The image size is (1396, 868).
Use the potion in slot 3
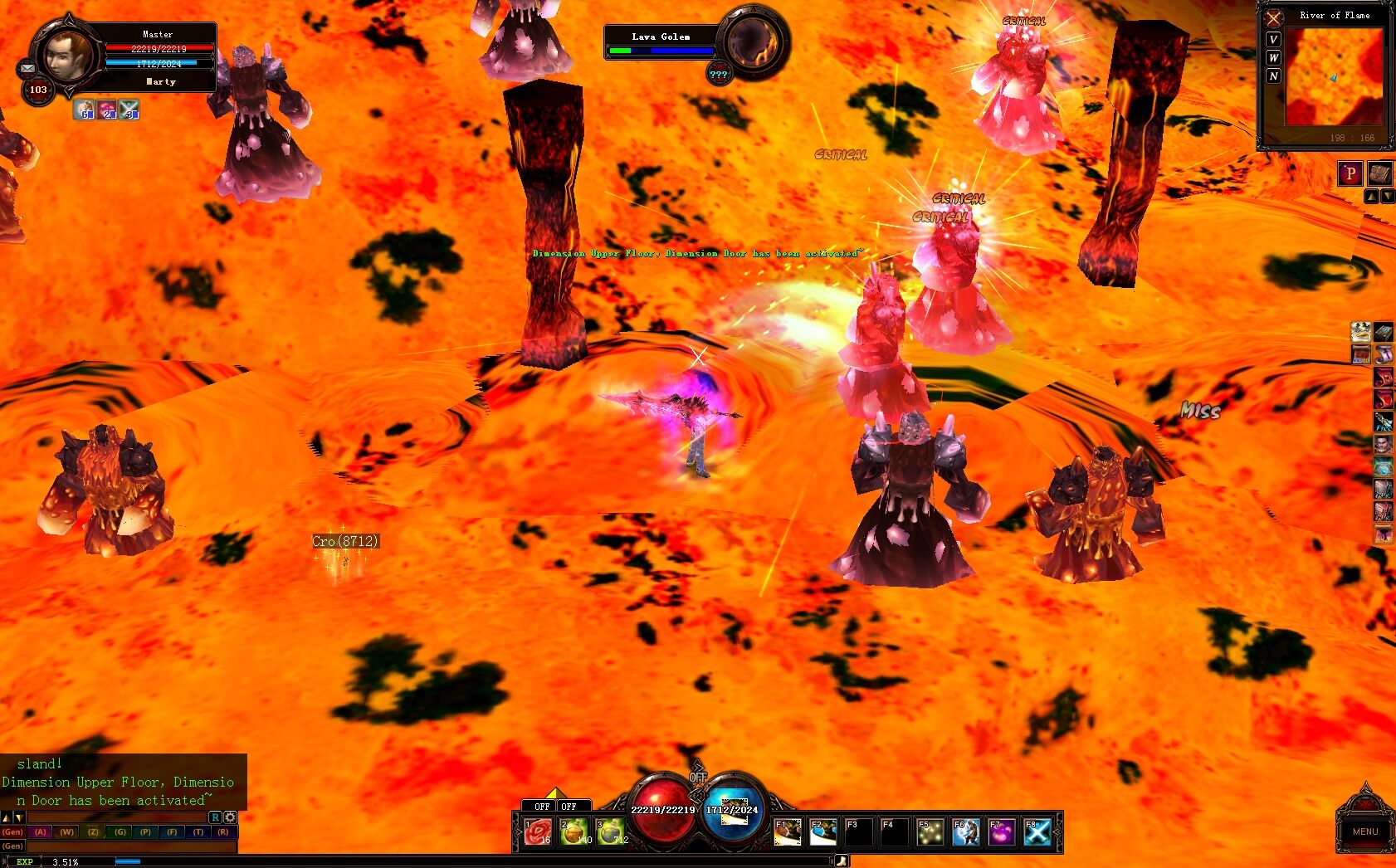point(610,831)
